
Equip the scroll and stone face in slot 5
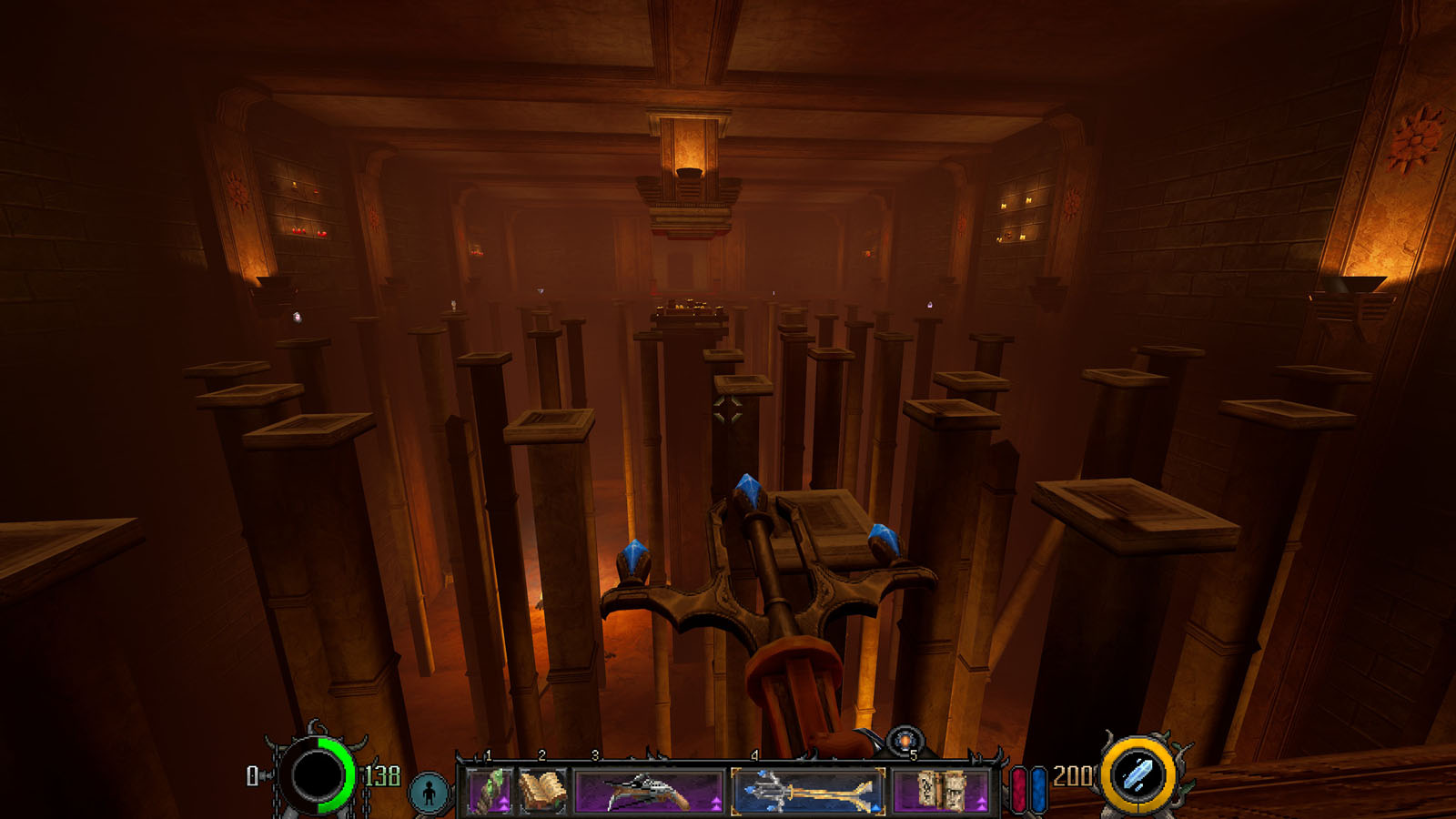pyautogui.click(x=940, y=790)
